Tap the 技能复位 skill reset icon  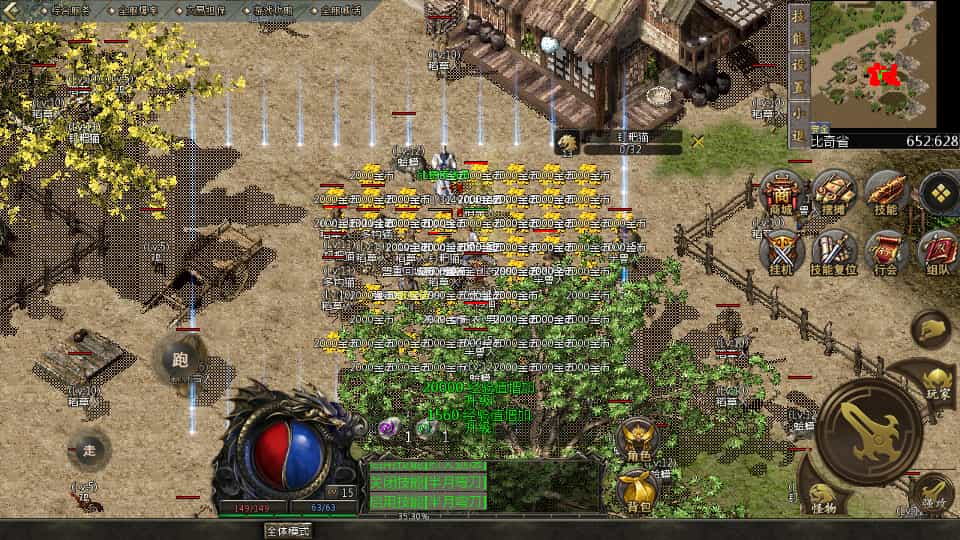834,249
